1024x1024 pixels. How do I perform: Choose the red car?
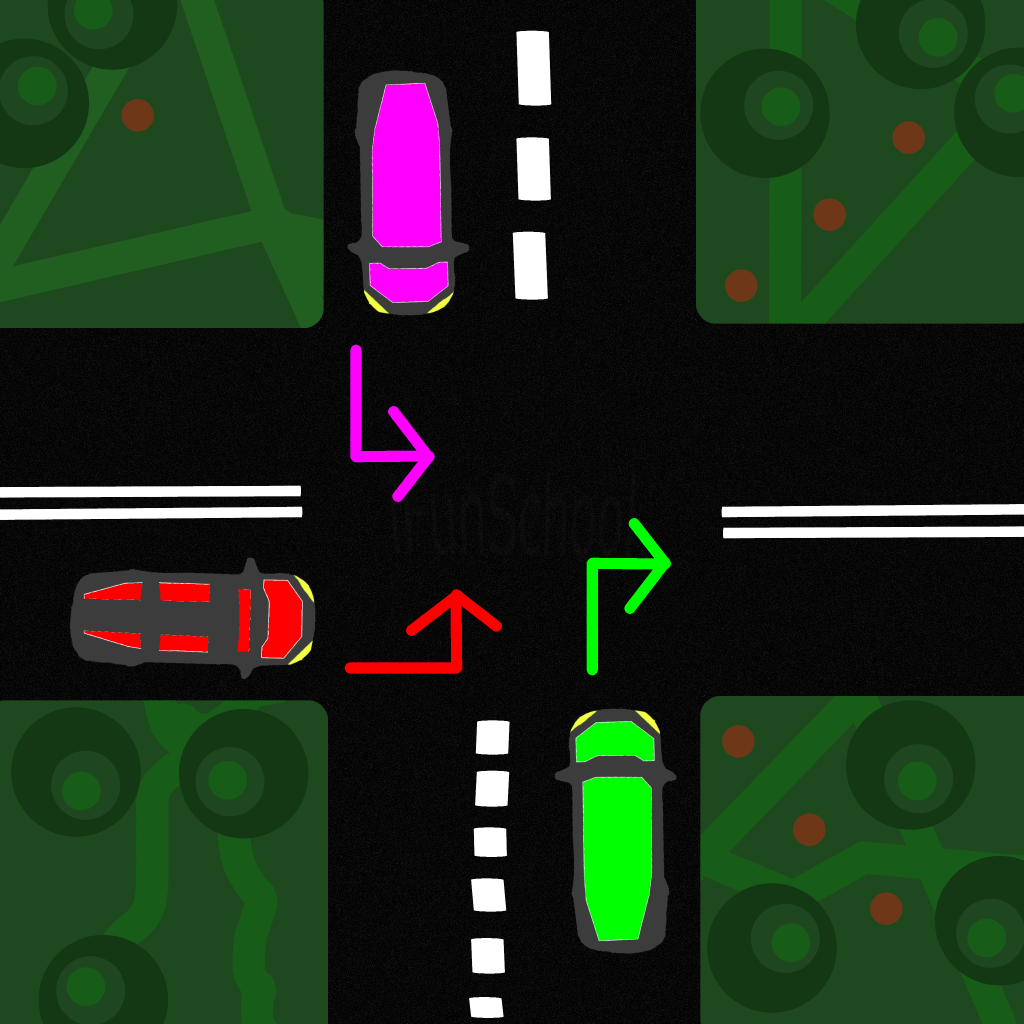[x=193, y=619]
